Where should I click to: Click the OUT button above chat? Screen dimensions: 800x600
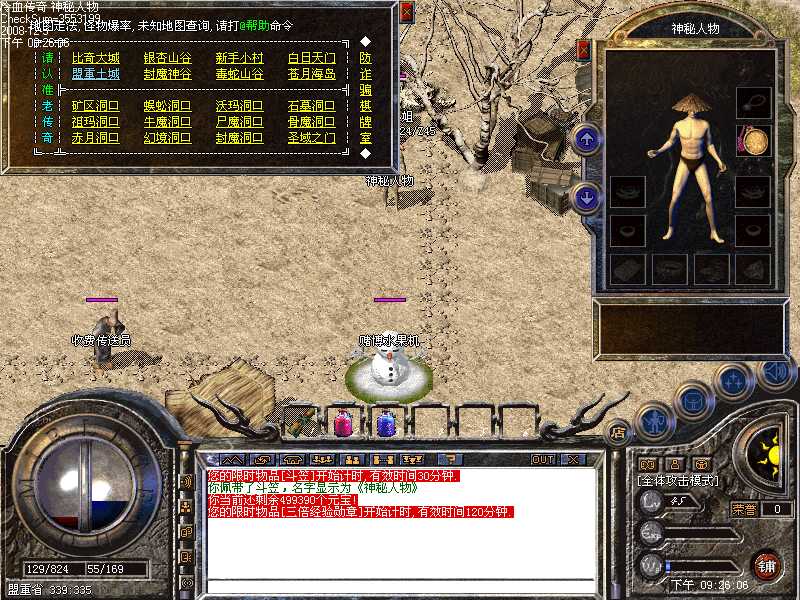[543, 460]
